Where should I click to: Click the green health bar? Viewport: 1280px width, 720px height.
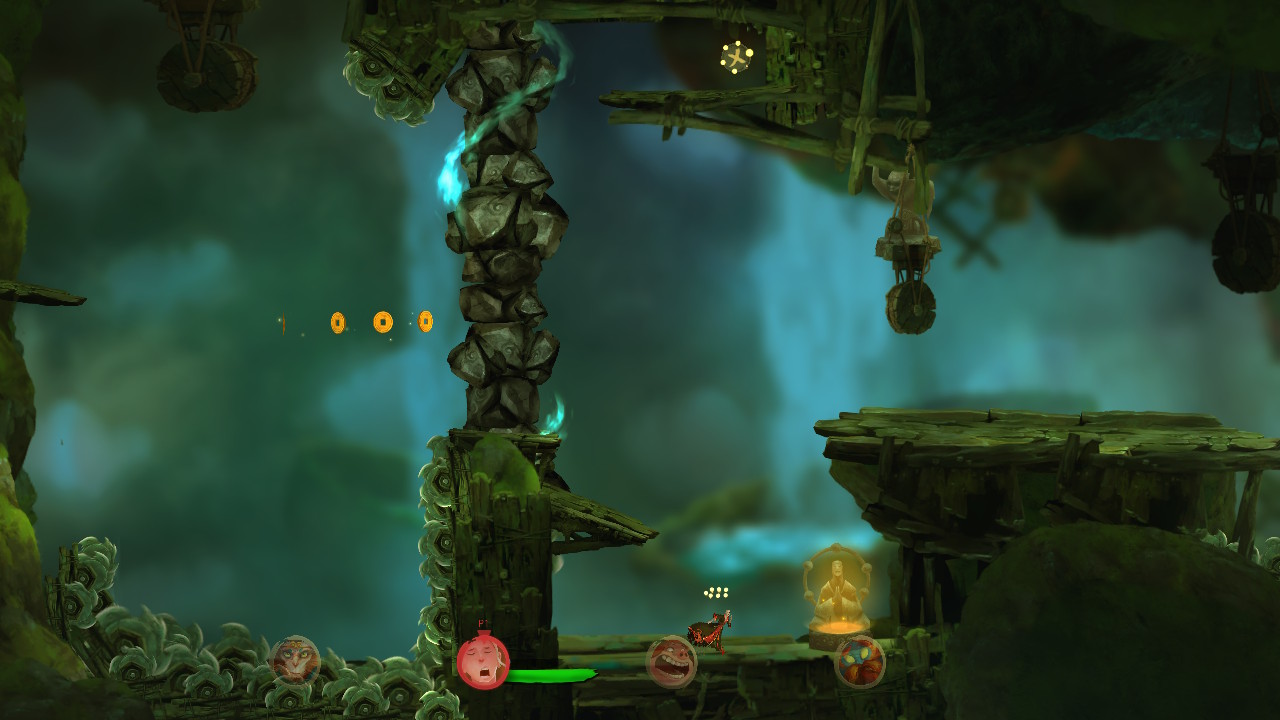[x=550, y=676]
